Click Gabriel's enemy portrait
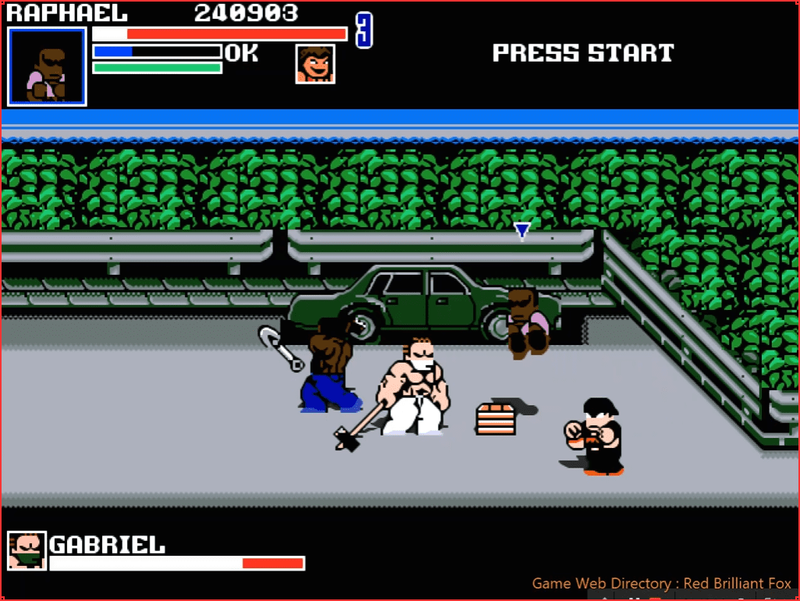Viewport: 800px width, 601px height. click(27, 551)
